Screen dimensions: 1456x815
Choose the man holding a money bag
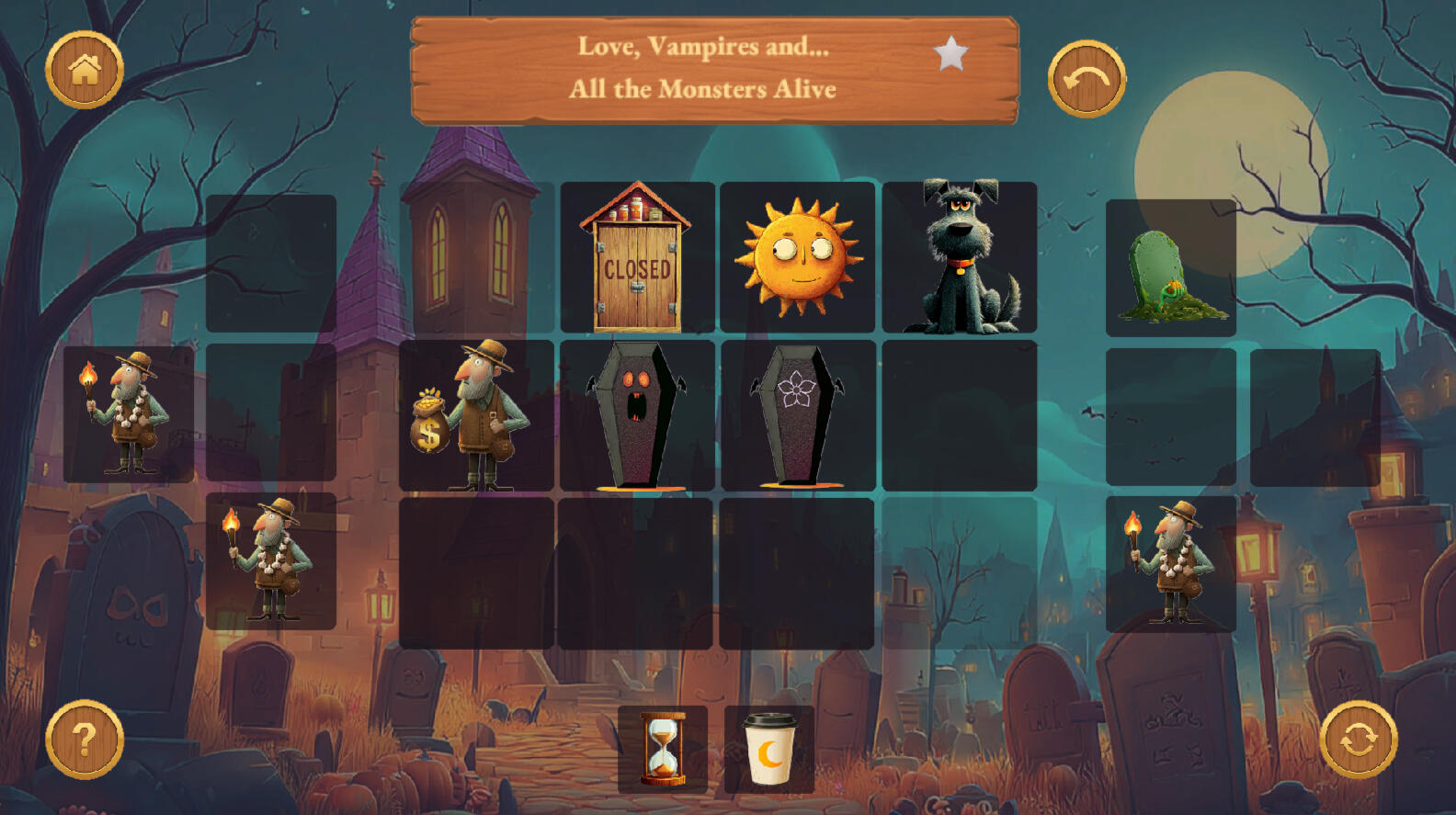click(476, 415)
